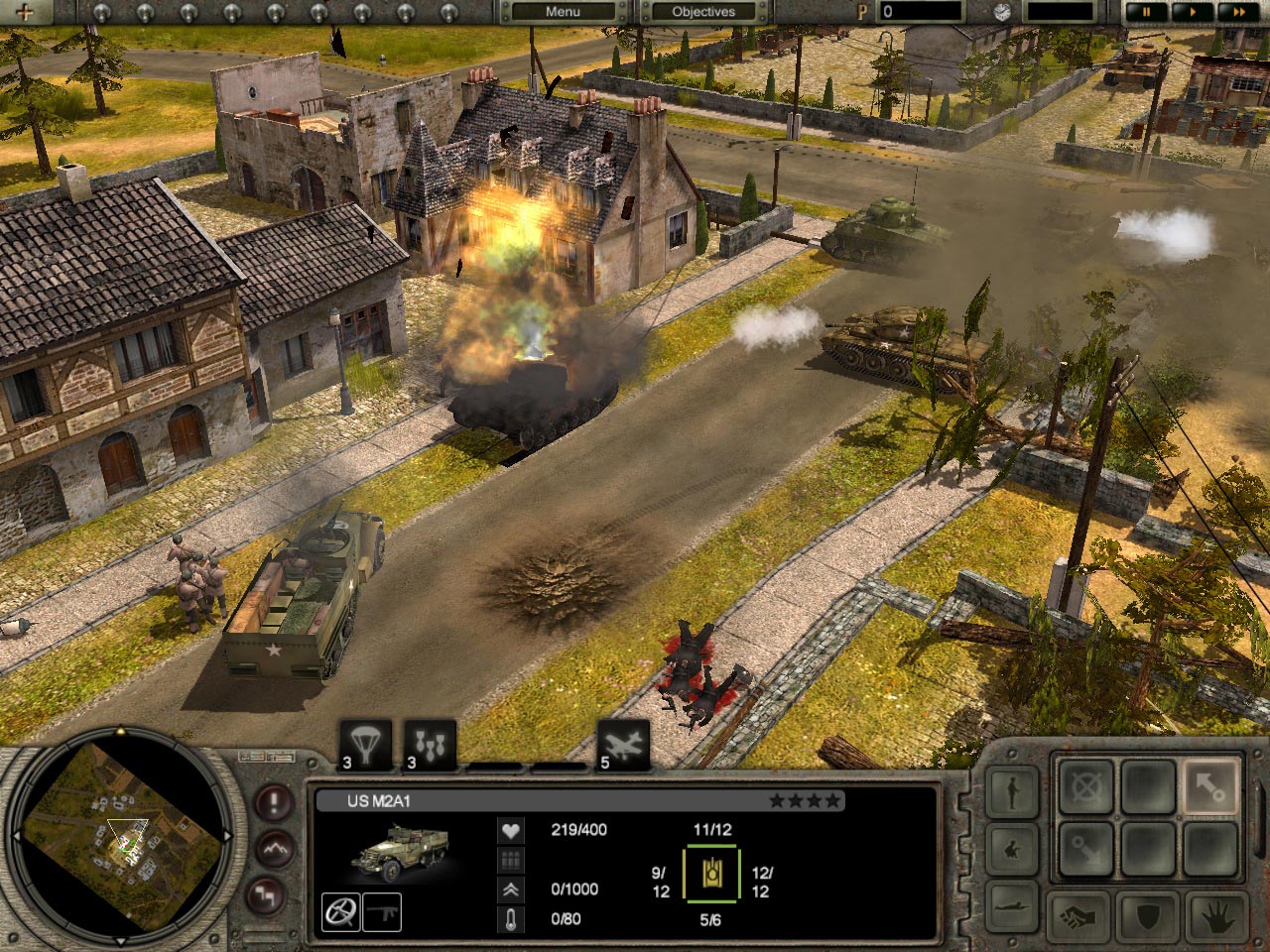Image resolution: width=1270 pixels, height=952 pixels.
Task: Set standing stance for infantry
Action: coord(1011,792)
